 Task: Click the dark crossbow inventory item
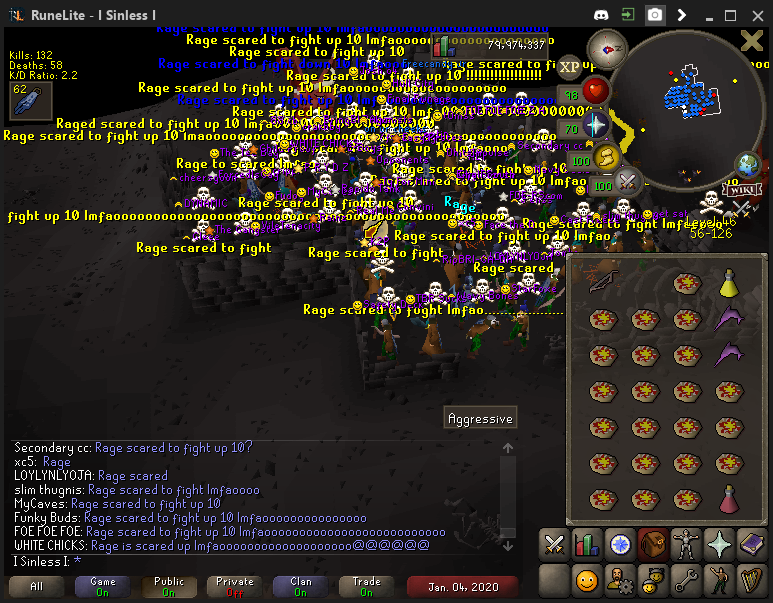click(603, 284)
